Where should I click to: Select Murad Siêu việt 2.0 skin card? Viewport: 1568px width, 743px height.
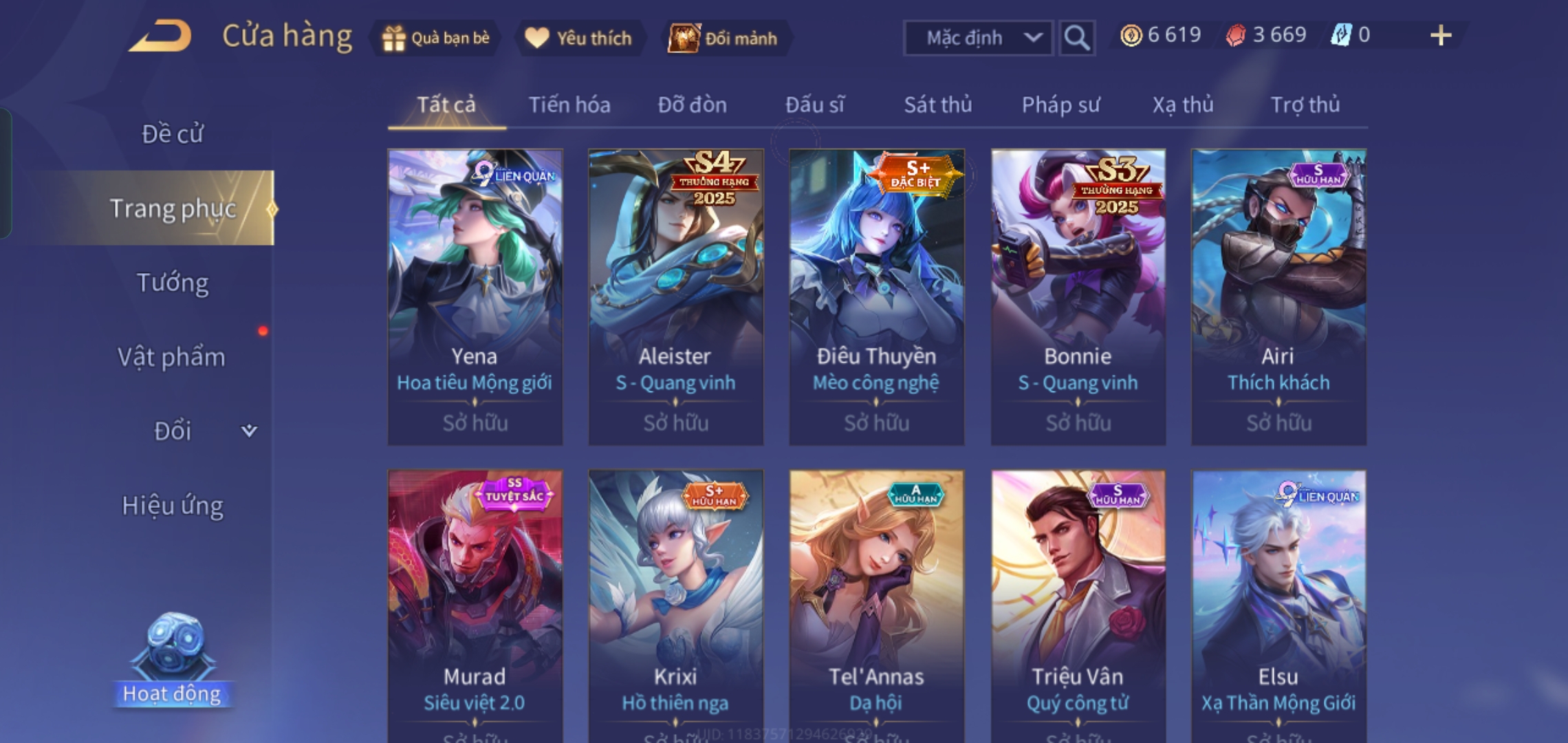click(475, 605)
